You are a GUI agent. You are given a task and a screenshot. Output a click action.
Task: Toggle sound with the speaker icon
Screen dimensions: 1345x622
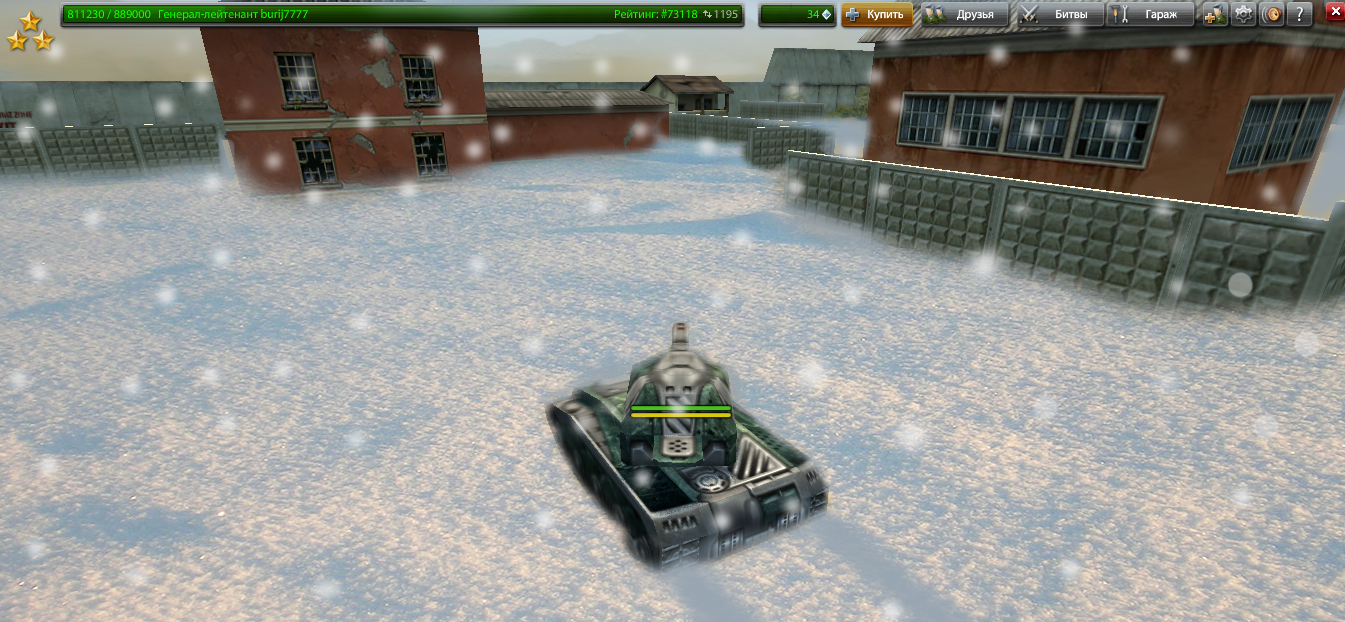pyautogui.click(x=1271, y=14)
